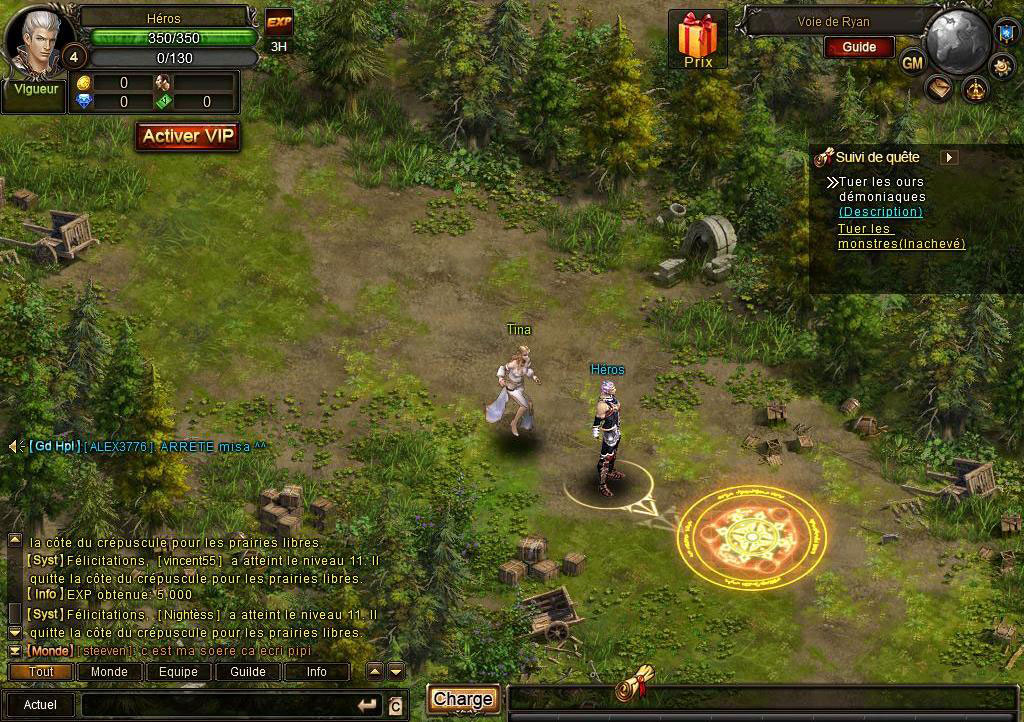Open the gold crown icon menu
This screenshot has width=1024, height=722.
click(x=974, y=90)
